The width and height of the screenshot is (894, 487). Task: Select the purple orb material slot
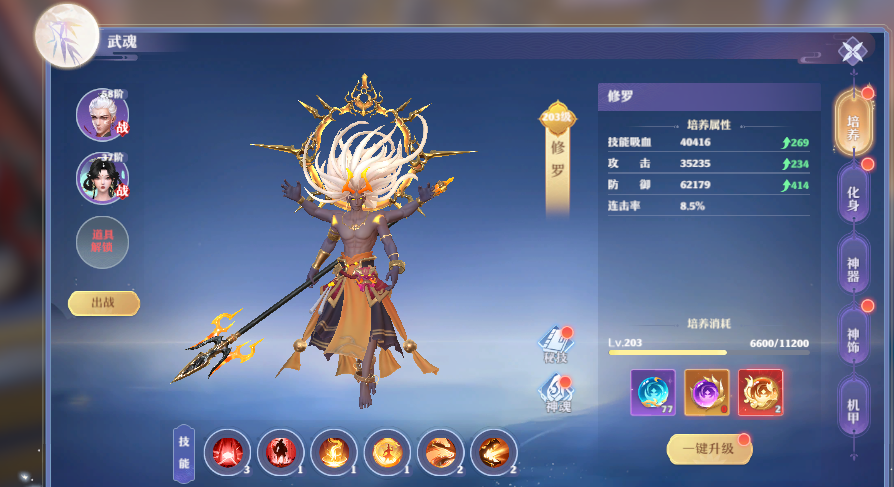[x=707, y=392]
